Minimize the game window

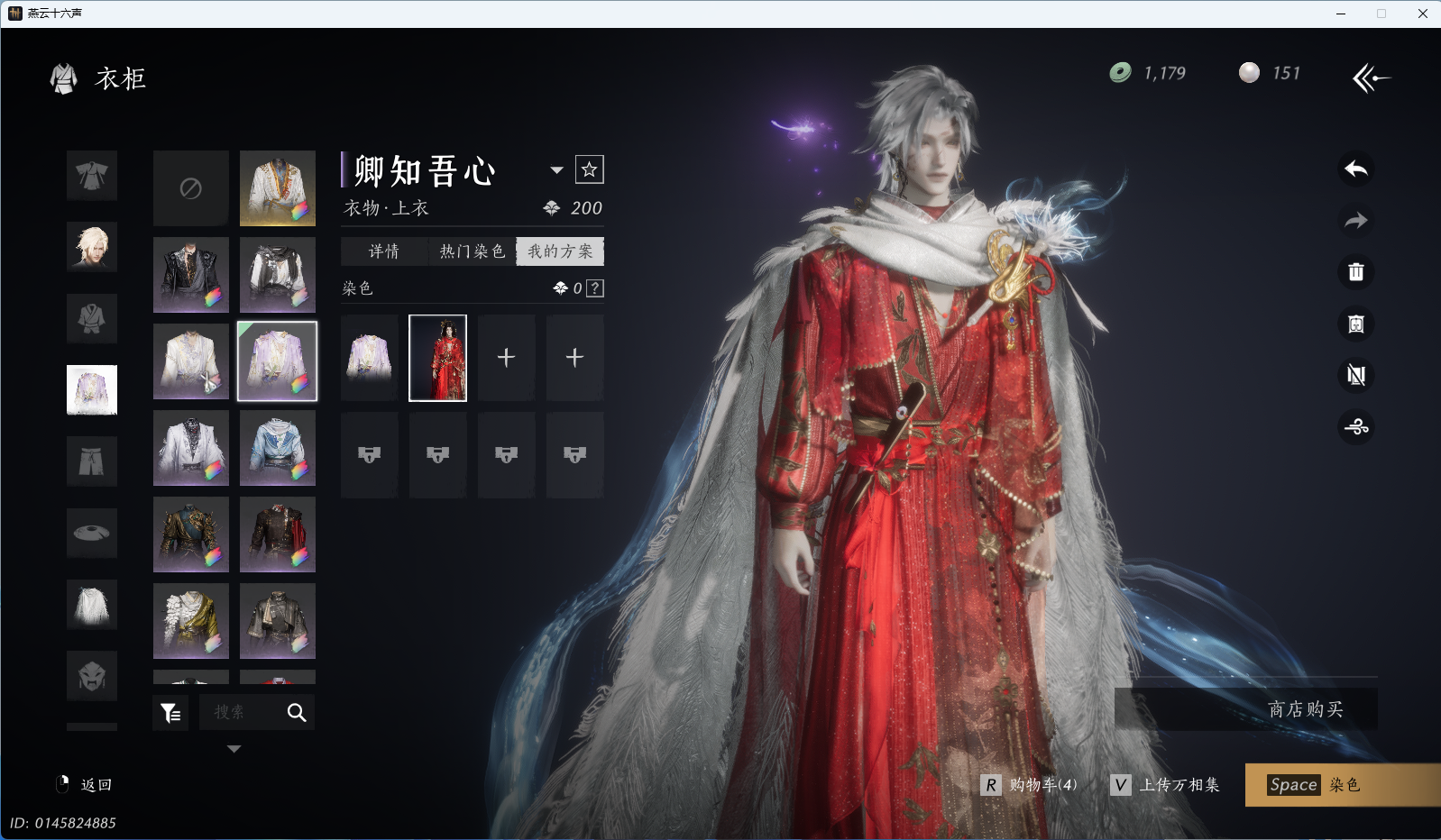pos(1341,14)
